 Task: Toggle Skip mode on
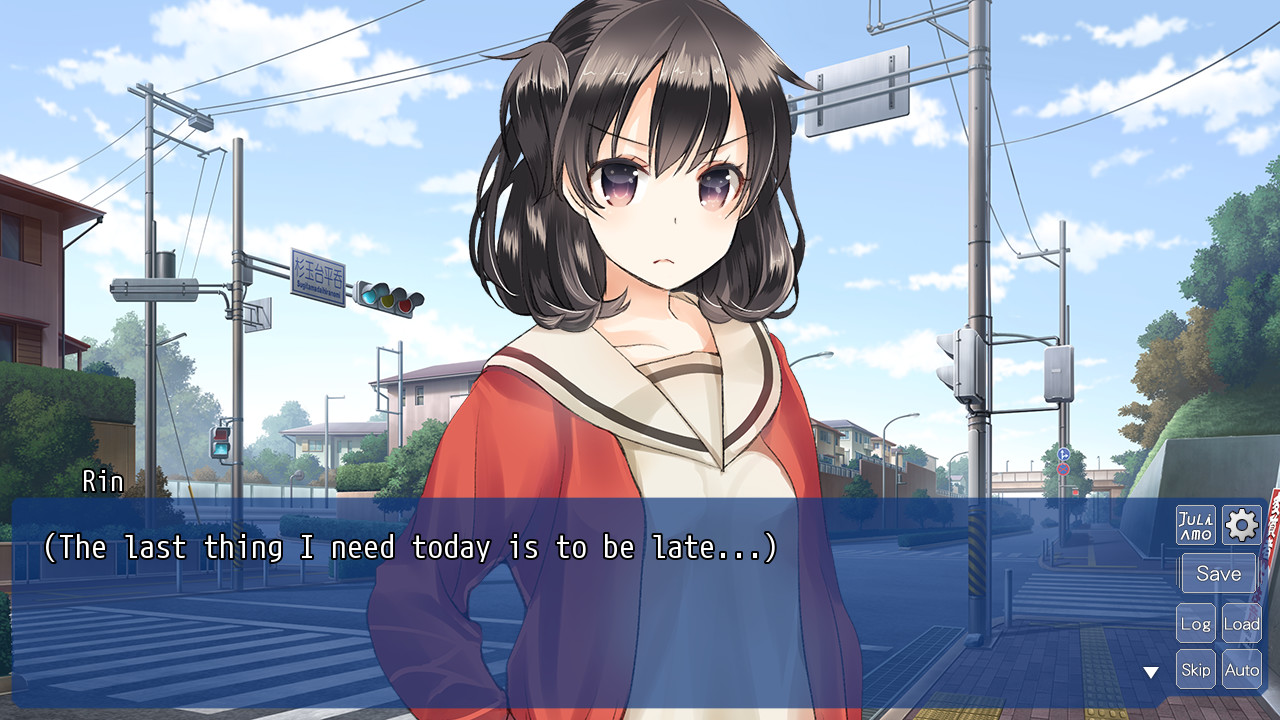(1196, 669)
